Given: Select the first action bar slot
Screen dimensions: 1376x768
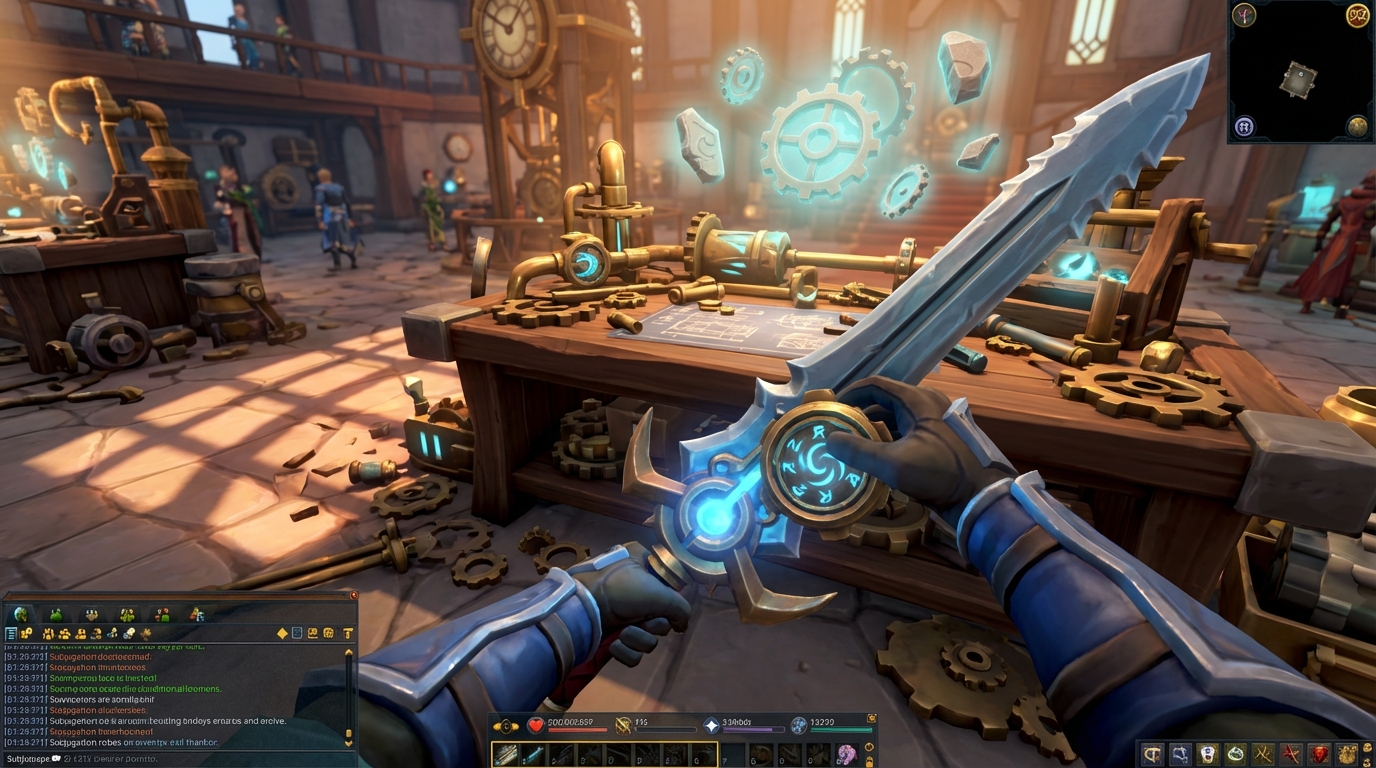Looking at the screenshot, I should [506, 754].
